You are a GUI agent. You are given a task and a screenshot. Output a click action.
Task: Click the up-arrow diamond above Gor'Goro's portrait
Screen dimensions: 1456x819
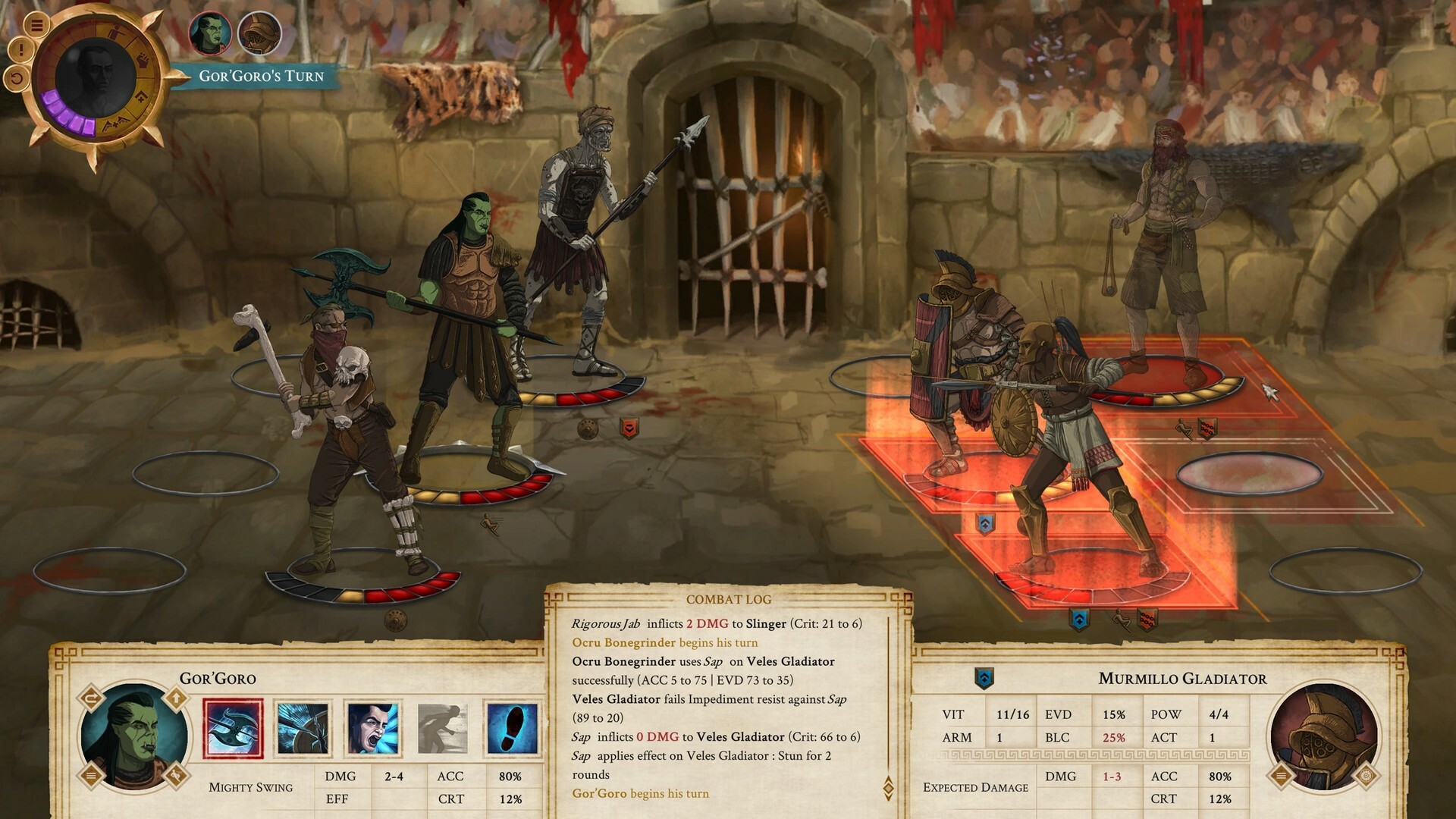coord(175,696)
